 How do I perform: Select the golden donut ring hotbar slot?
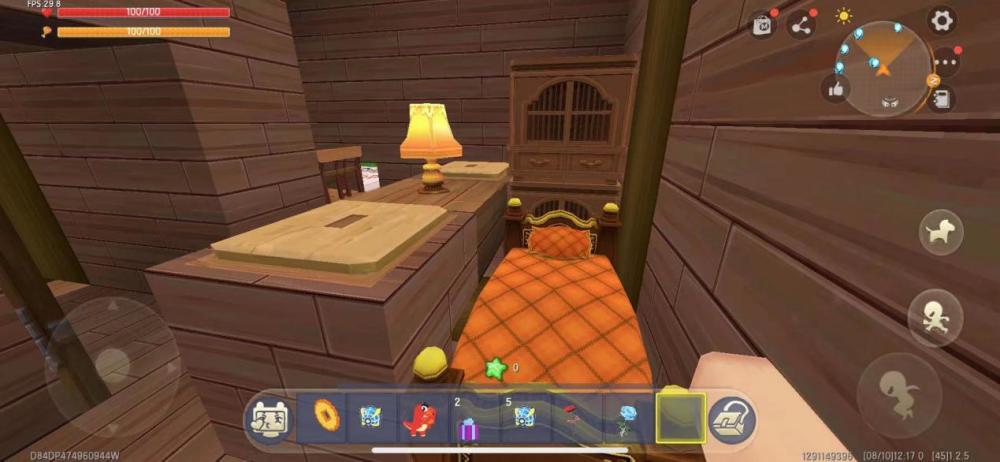coord(323,417)
